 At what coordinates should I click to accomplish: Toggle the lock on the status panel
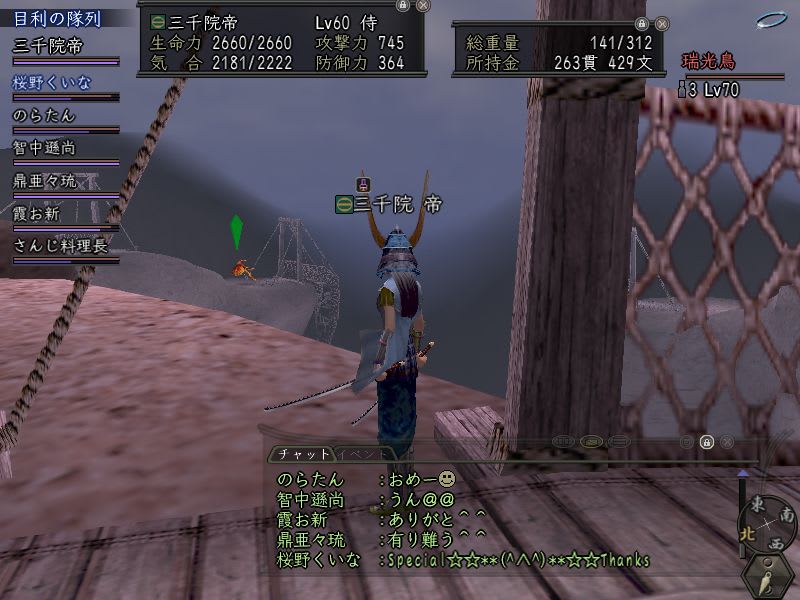[x=402, y=6]
